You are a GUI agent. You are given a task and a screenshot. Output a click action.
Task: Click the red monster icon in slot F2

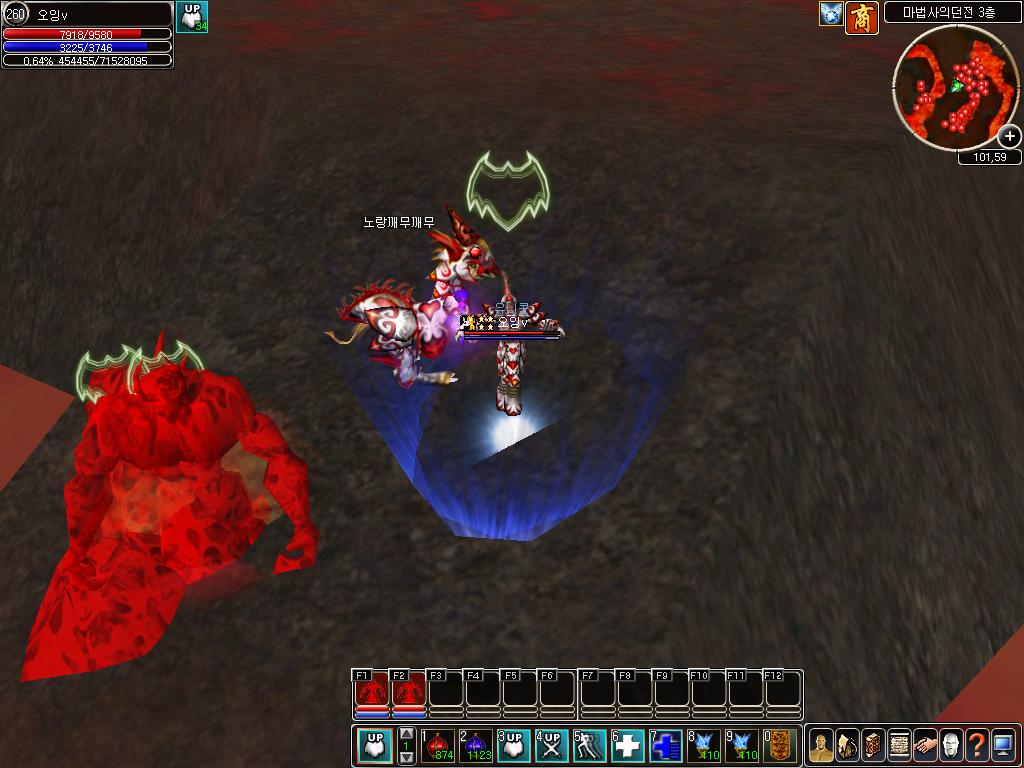click(408, 690)
